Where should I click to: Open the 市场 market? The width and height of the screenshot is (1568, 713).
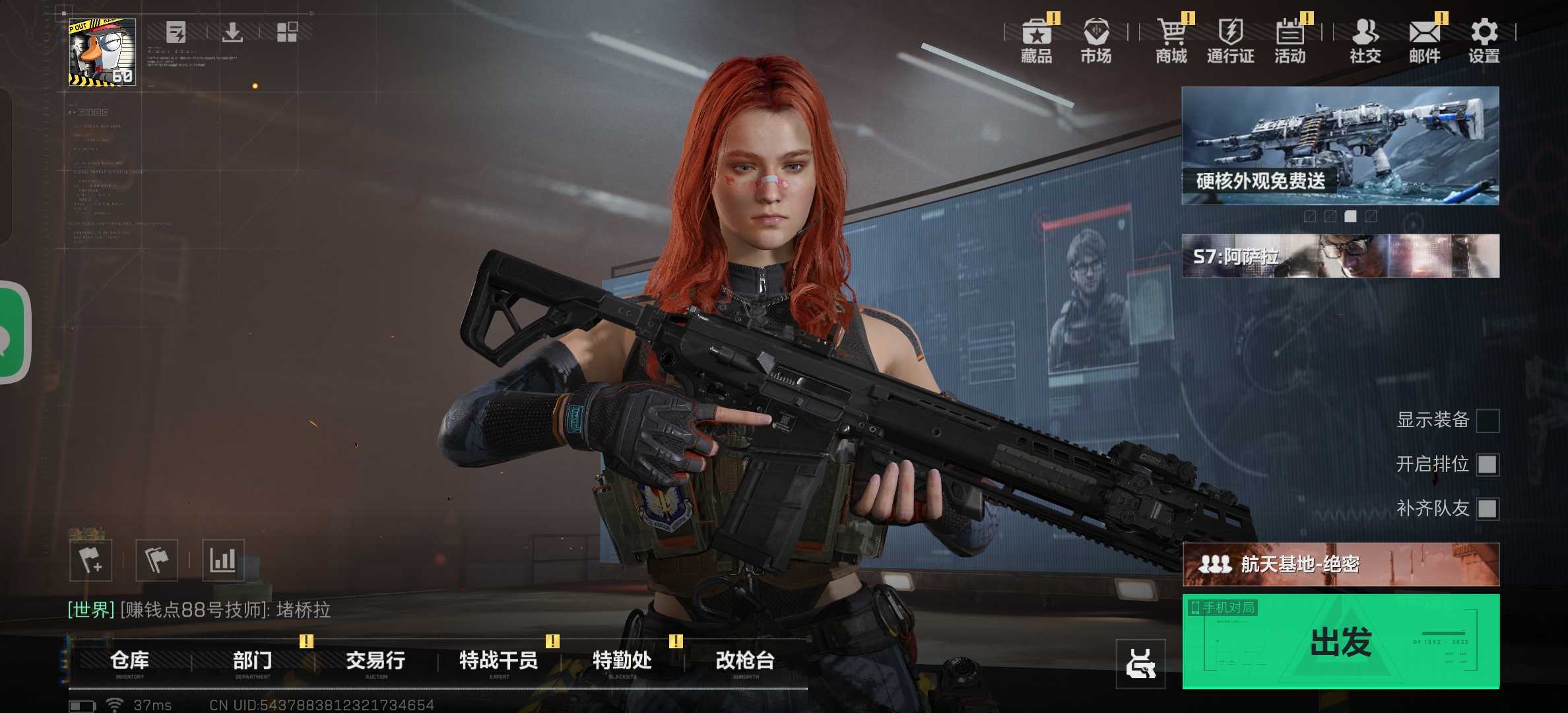[x=1095, y=41]
